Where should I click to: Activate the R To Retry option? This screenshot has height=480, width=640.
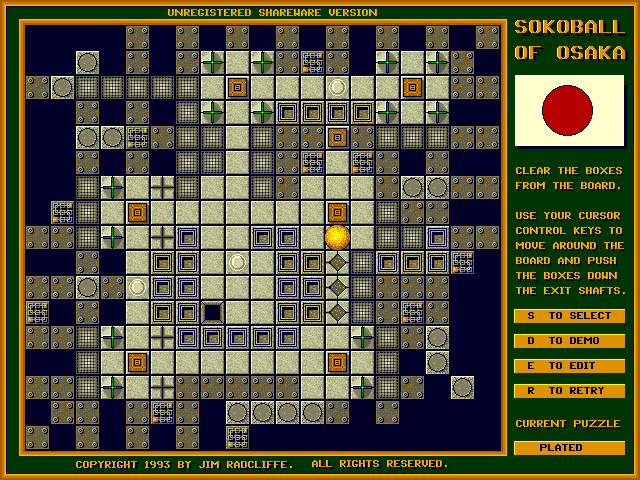(569, 391)
